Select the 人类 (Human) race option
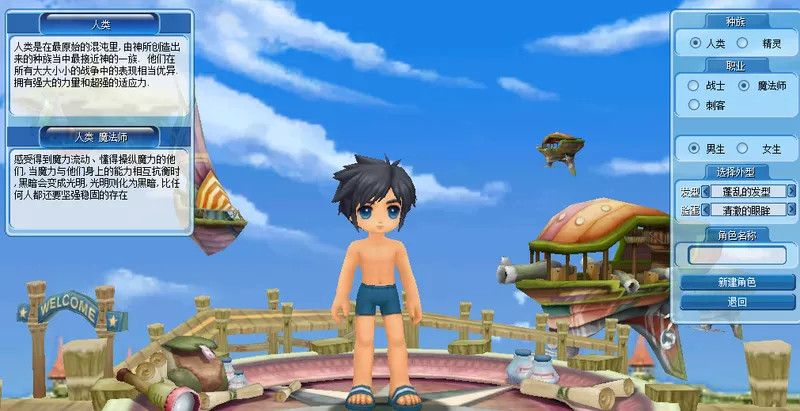 point(696,43)
